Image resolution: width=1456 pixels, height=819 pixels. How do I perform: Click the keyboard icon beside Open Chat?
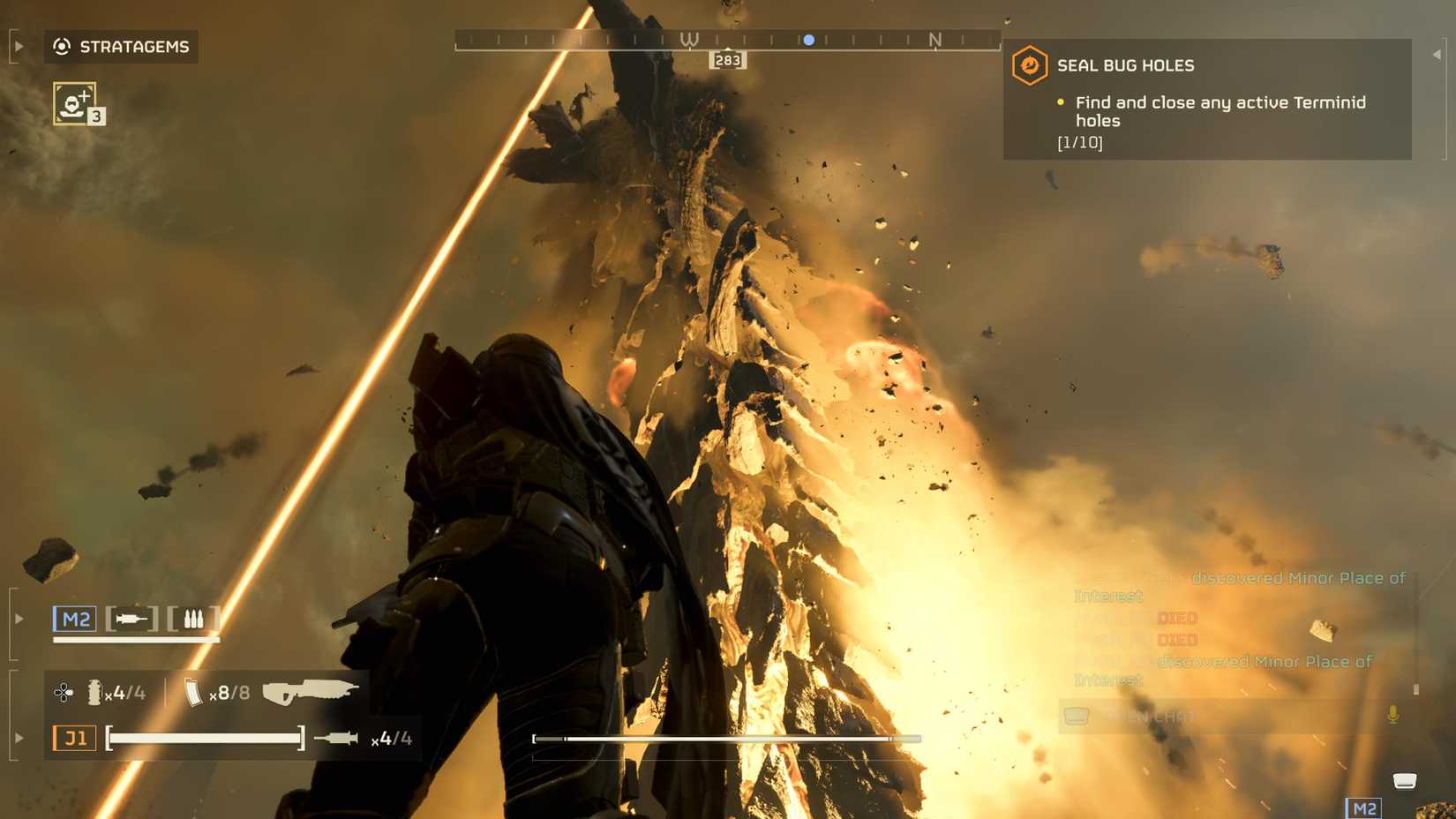pyautogui.click(x=1078, y=717)
